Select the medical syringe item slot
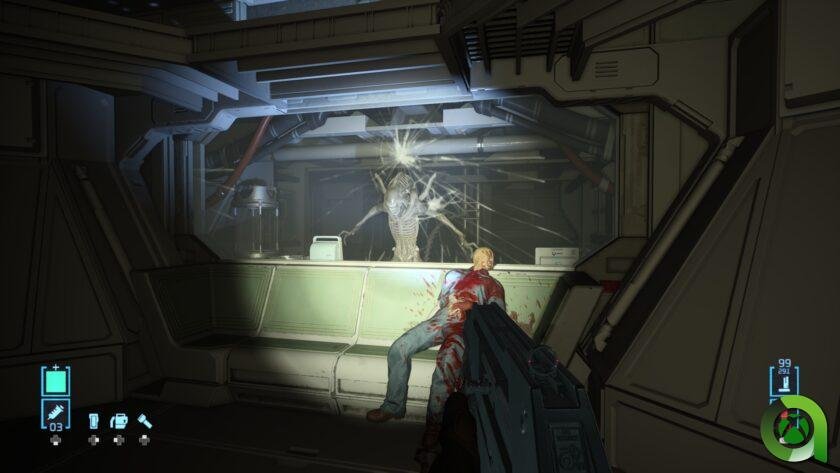The image size is (840, 473). pos(54,413)
